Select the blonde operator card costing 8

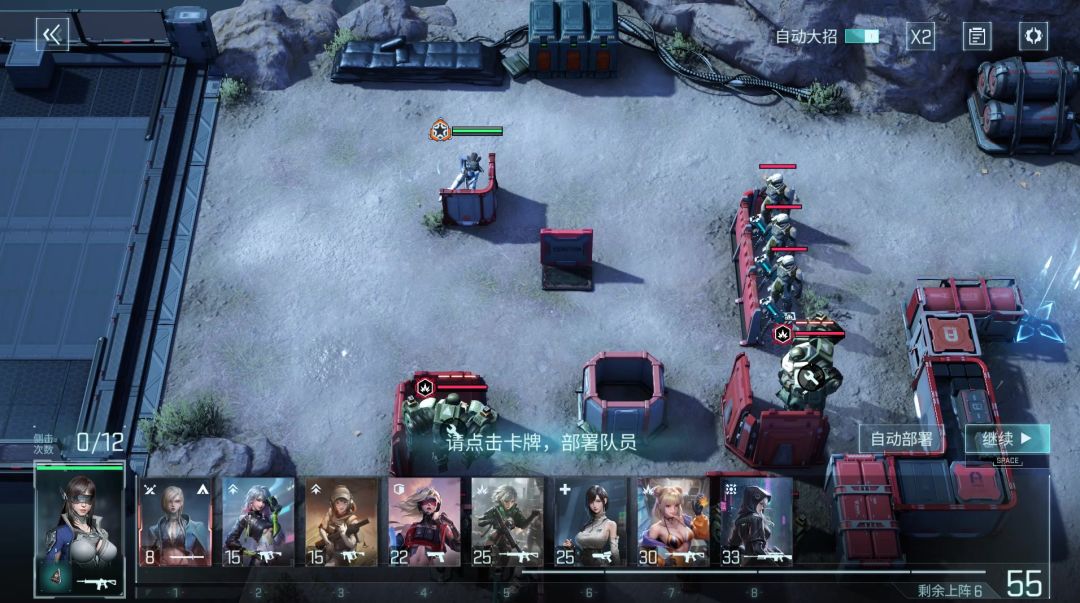(x=175, y=521)
